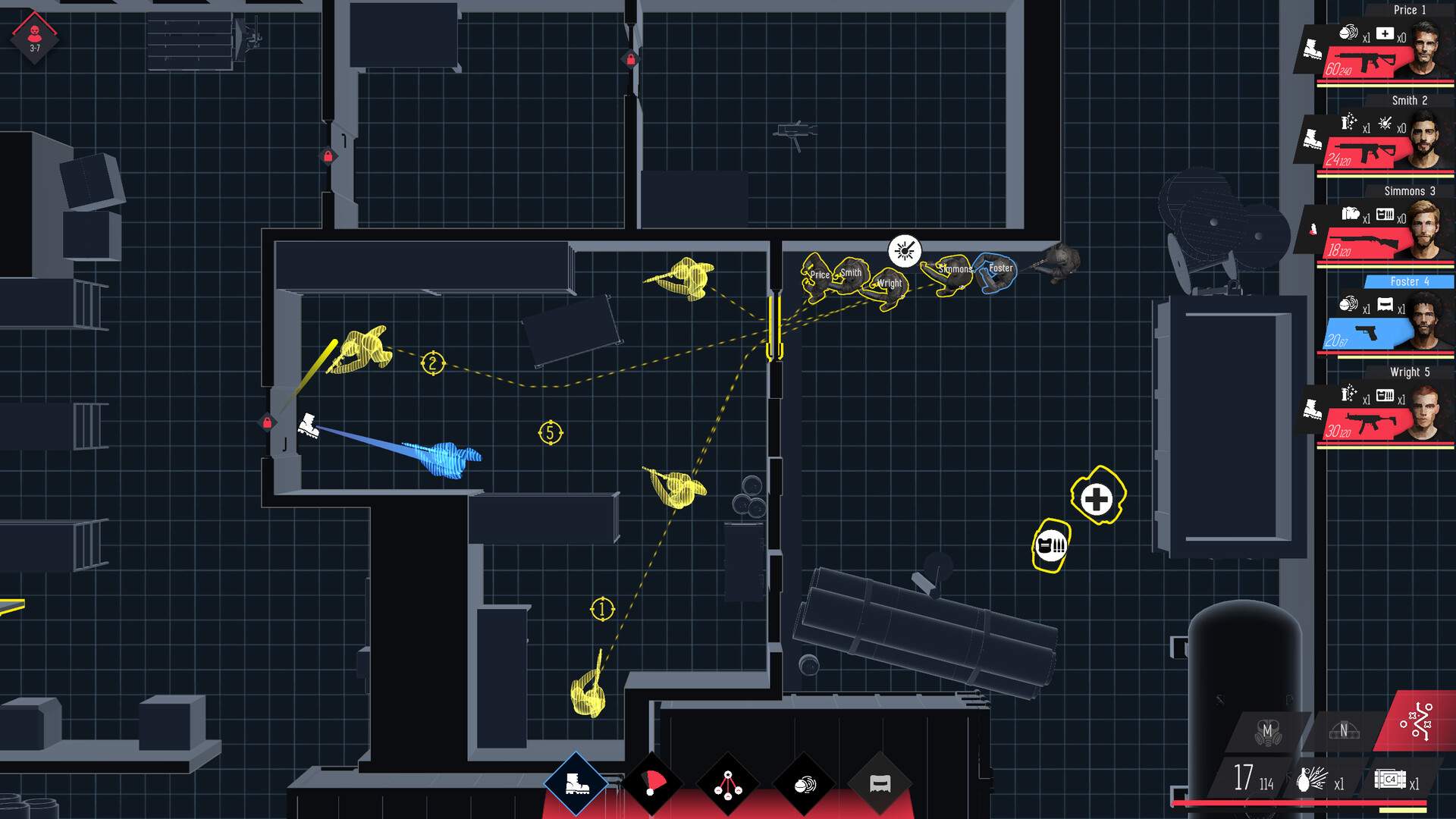Toggle the night vision N button

[1343, 731]
